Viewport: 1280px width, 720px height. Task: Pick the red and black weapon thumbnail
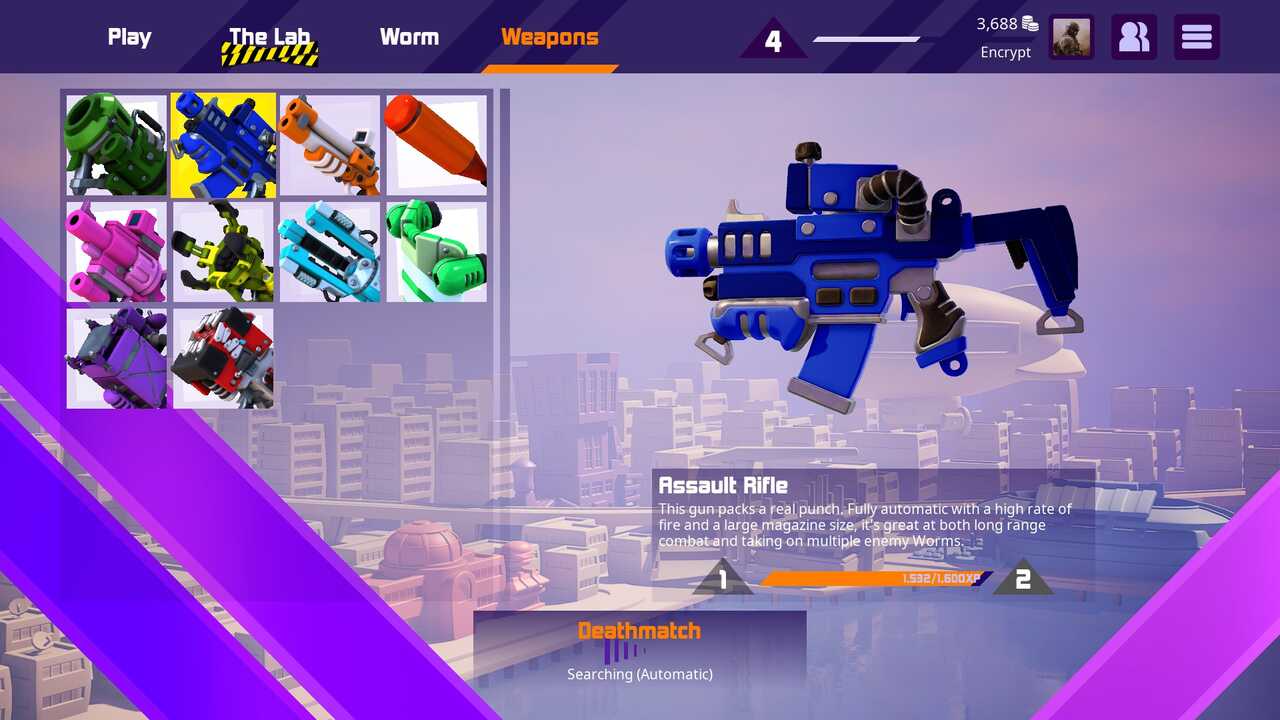[x=223, y=358]
